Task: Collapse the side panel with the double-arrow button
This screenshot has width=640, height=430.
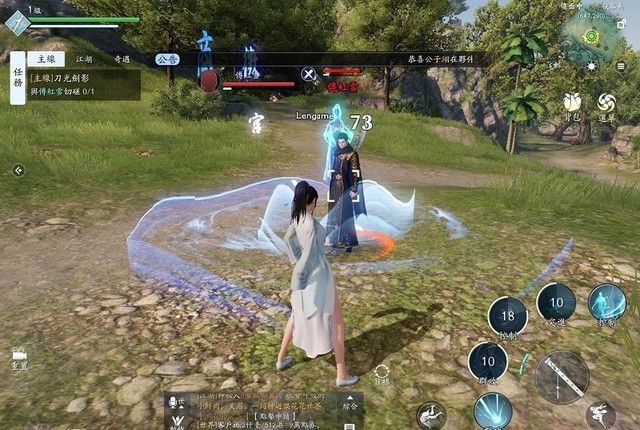Action: (18, 170)
